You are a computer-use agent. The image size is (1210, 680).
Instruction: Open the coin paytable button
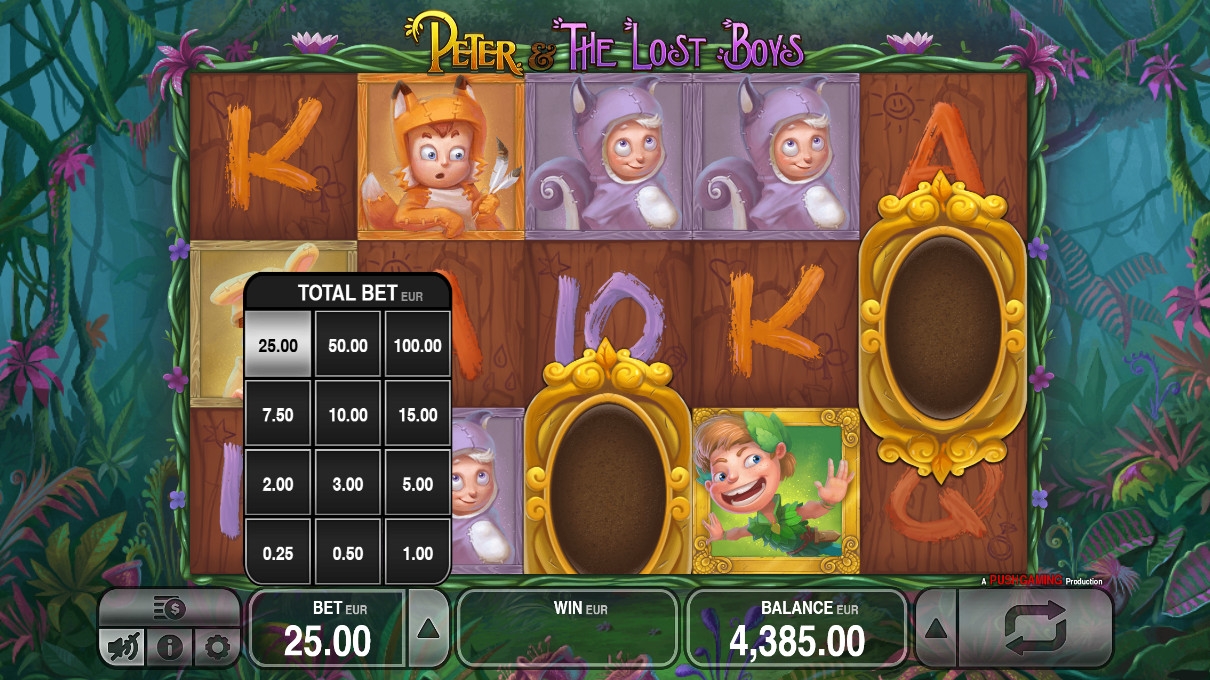click(x=169, y=607)
